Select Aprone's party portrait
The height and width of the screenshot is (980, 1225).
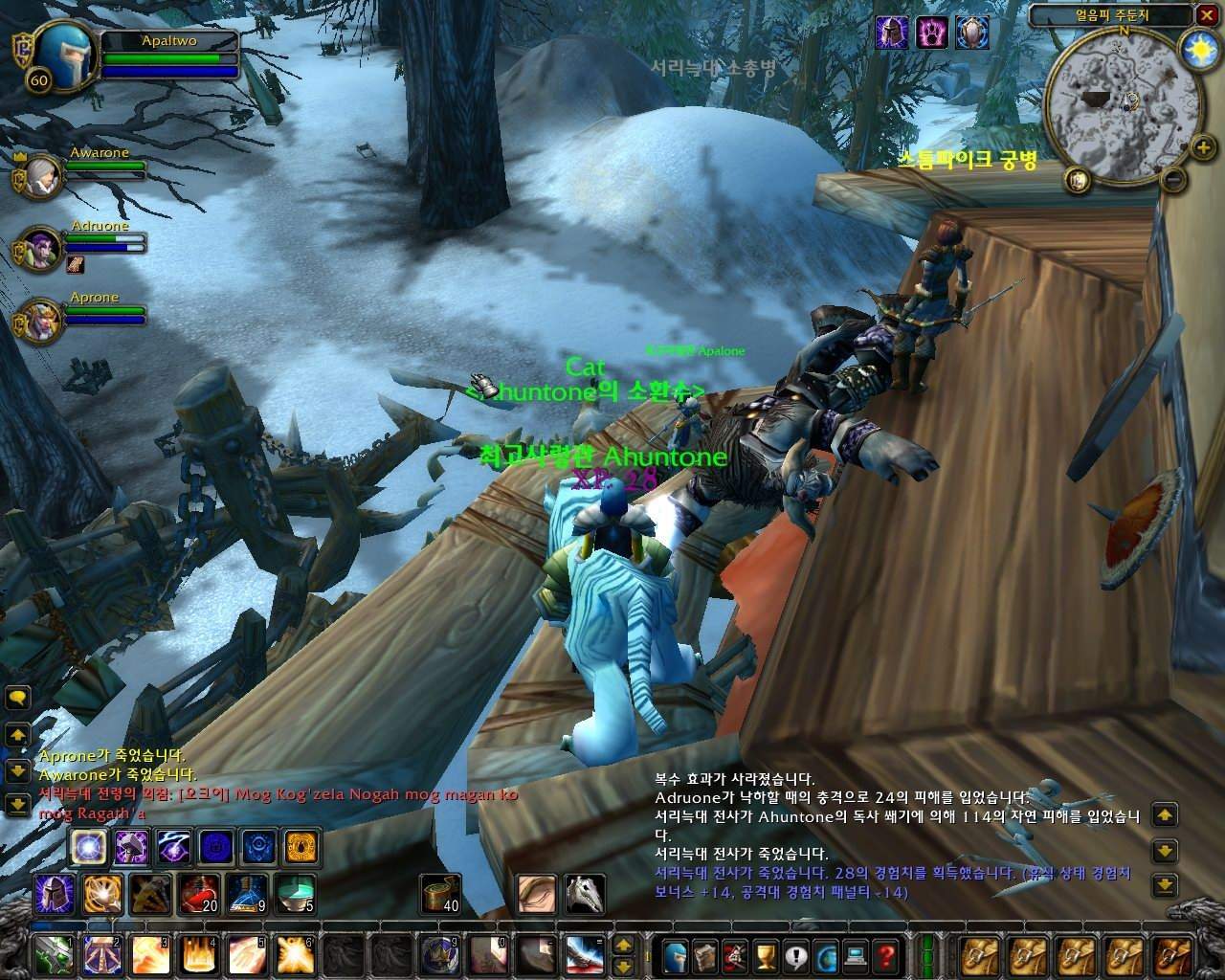pyautogui.click(x=40, y=320)
